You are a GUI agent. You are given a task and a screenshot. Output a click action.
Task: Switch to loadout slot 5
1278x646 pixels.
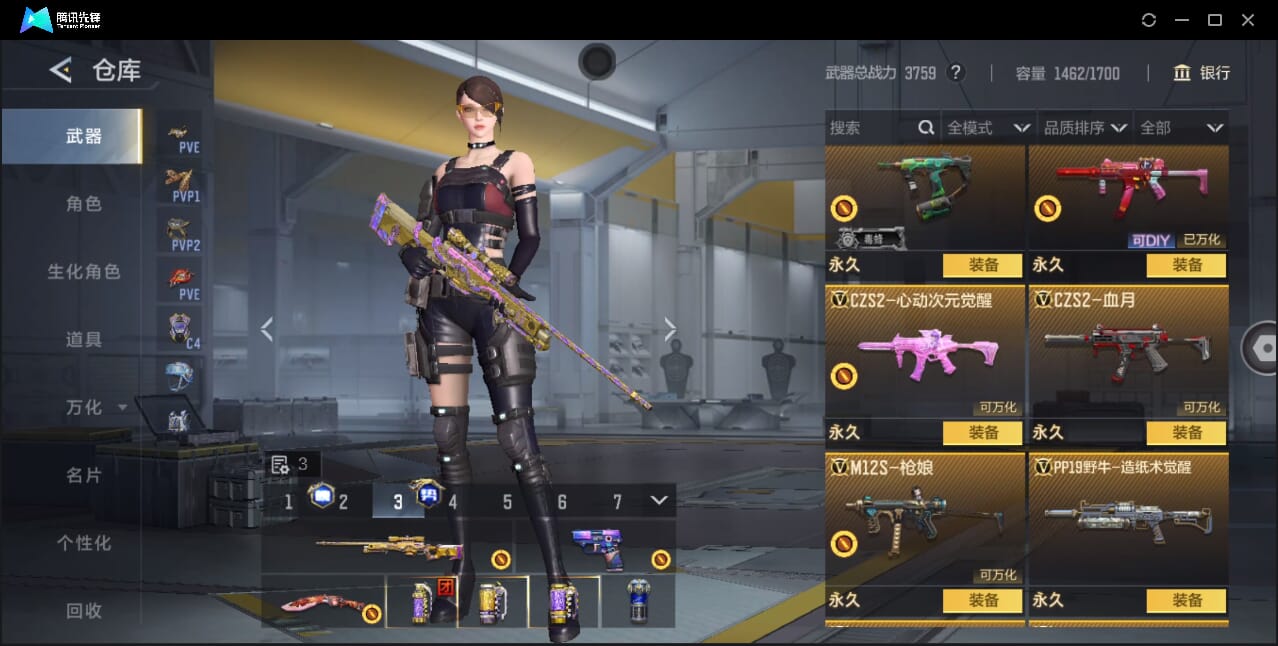pyautogui.click(x=507, y=502)
